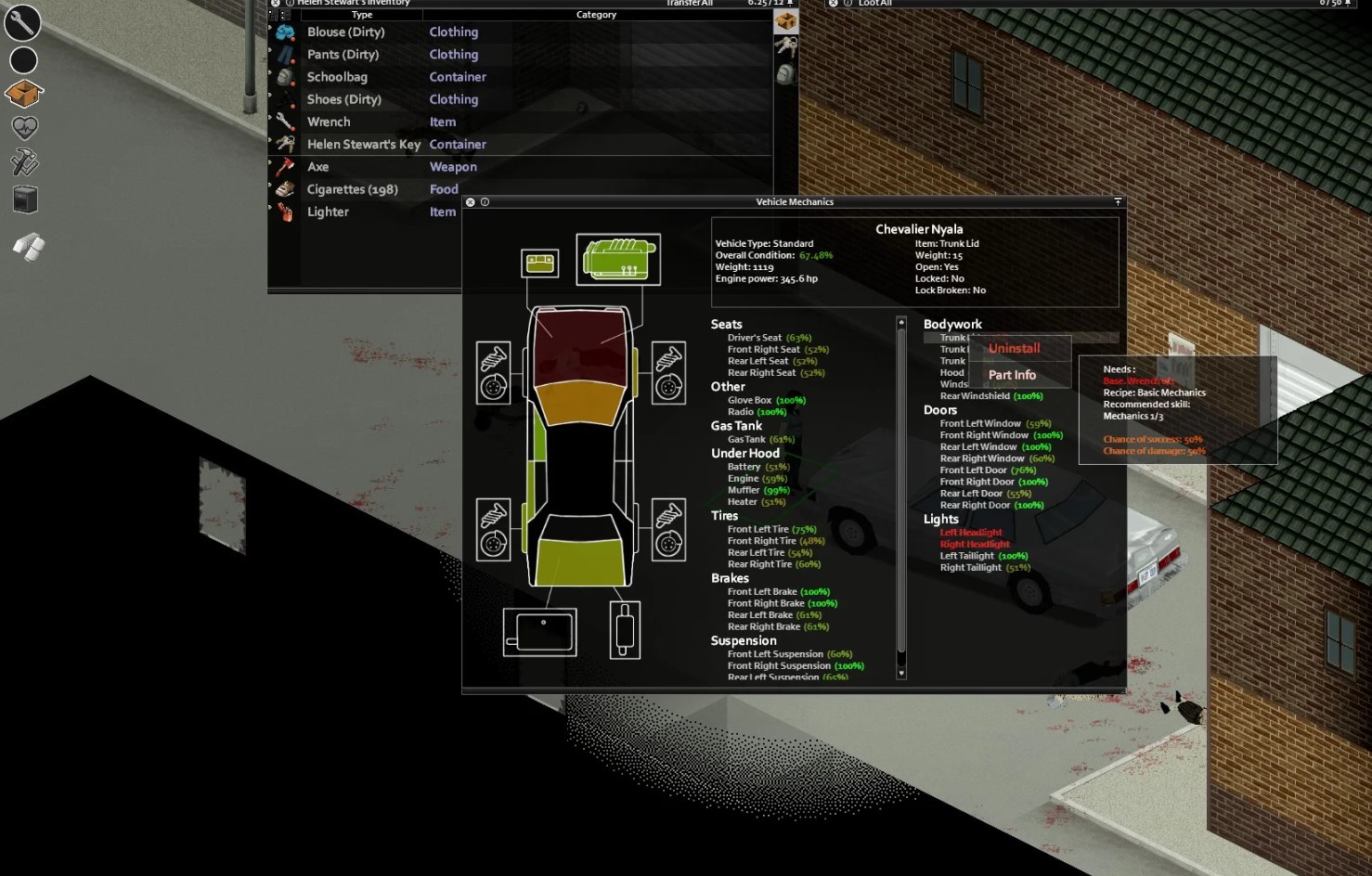
Task: Toggle the pin on the inventory panel
Action: 790,3
